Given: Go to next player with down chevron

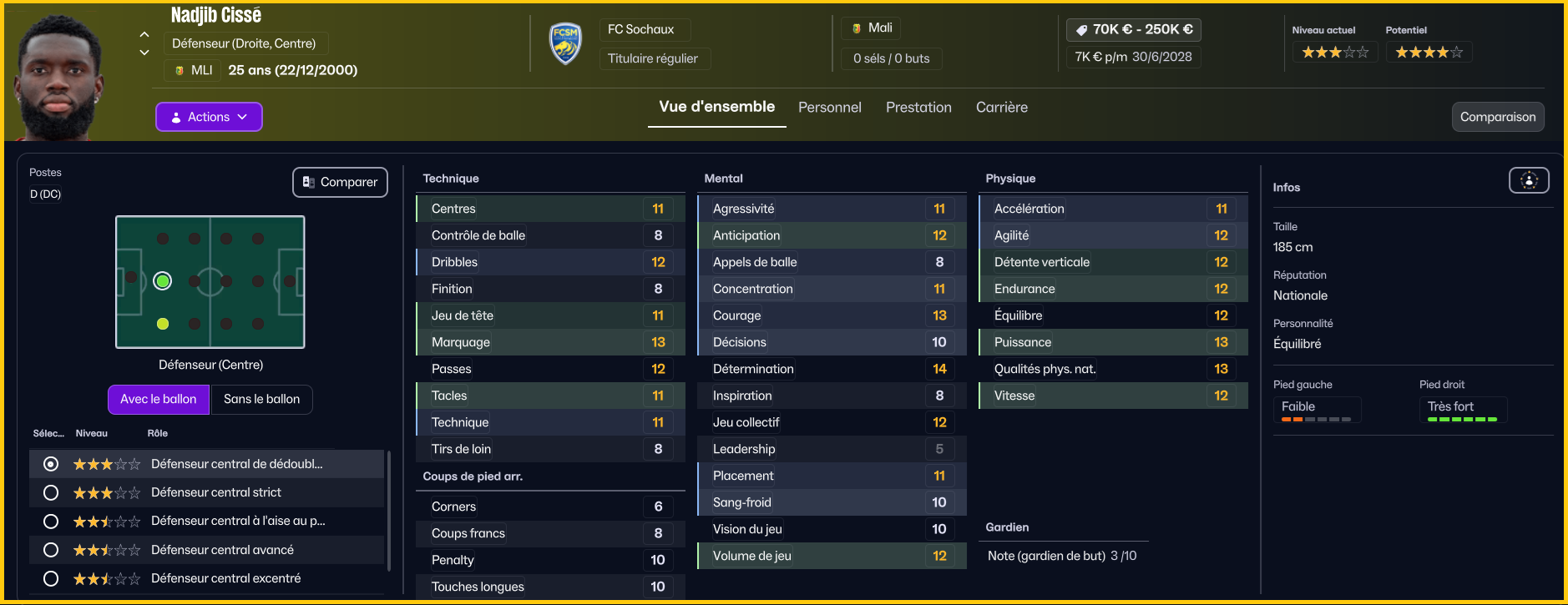Looking at the screenshot, I should coord(144,53).
